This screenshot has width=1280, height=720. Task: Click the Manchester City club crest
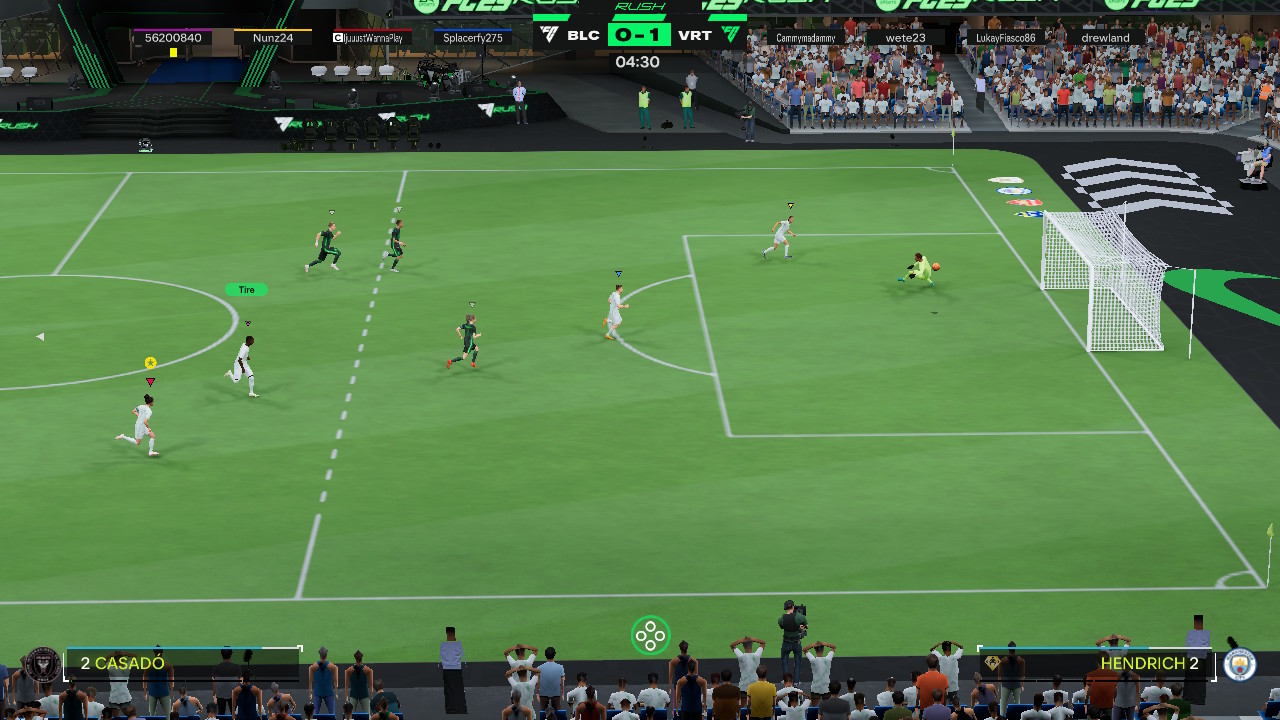click(x=1240, y=664)
